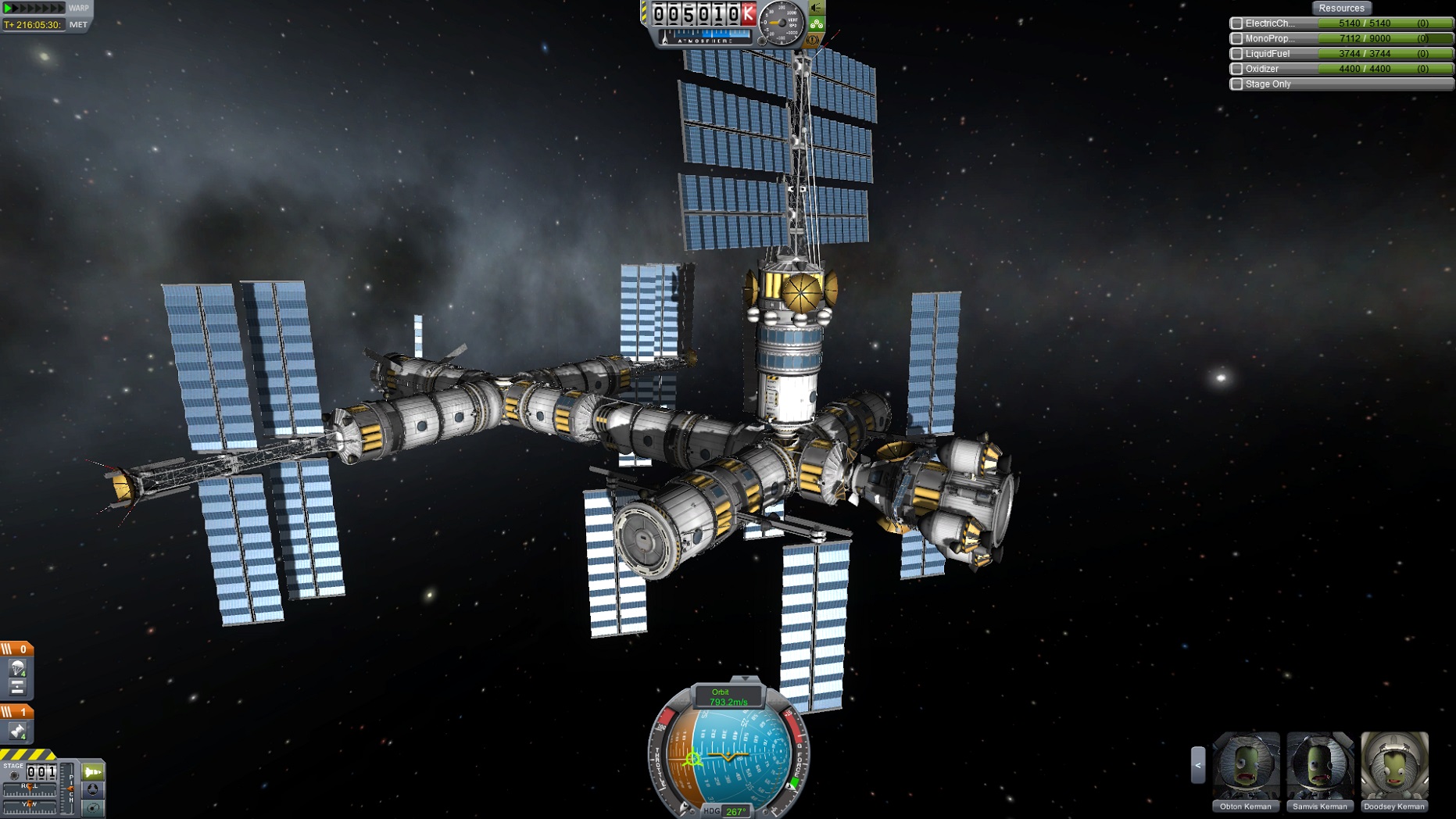The height and width of the screenshot is (819, 1456).
Task: Click the decoupler icon in stage 0
Action: pyautogui.click(x=17, y=687)
